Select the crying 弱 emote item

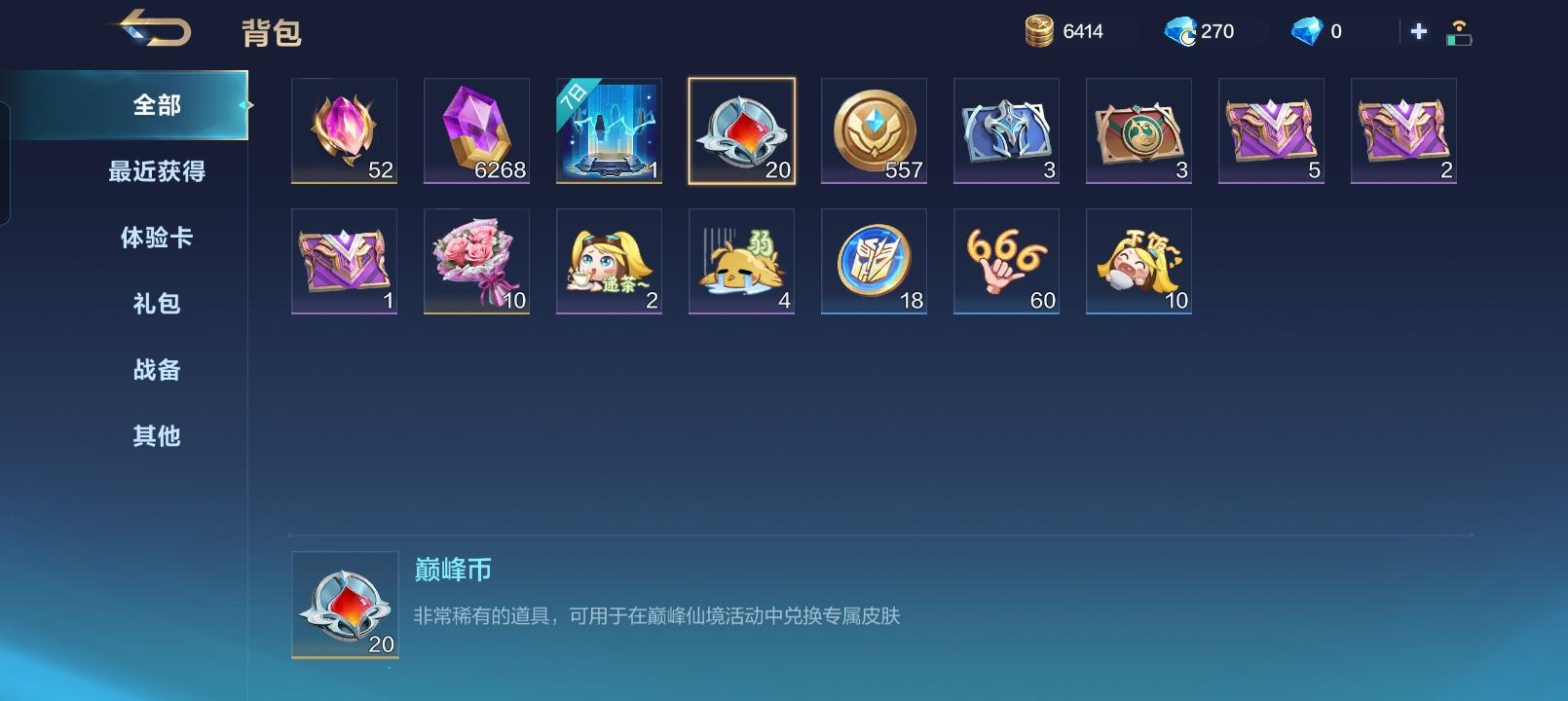tap(741, 262)
